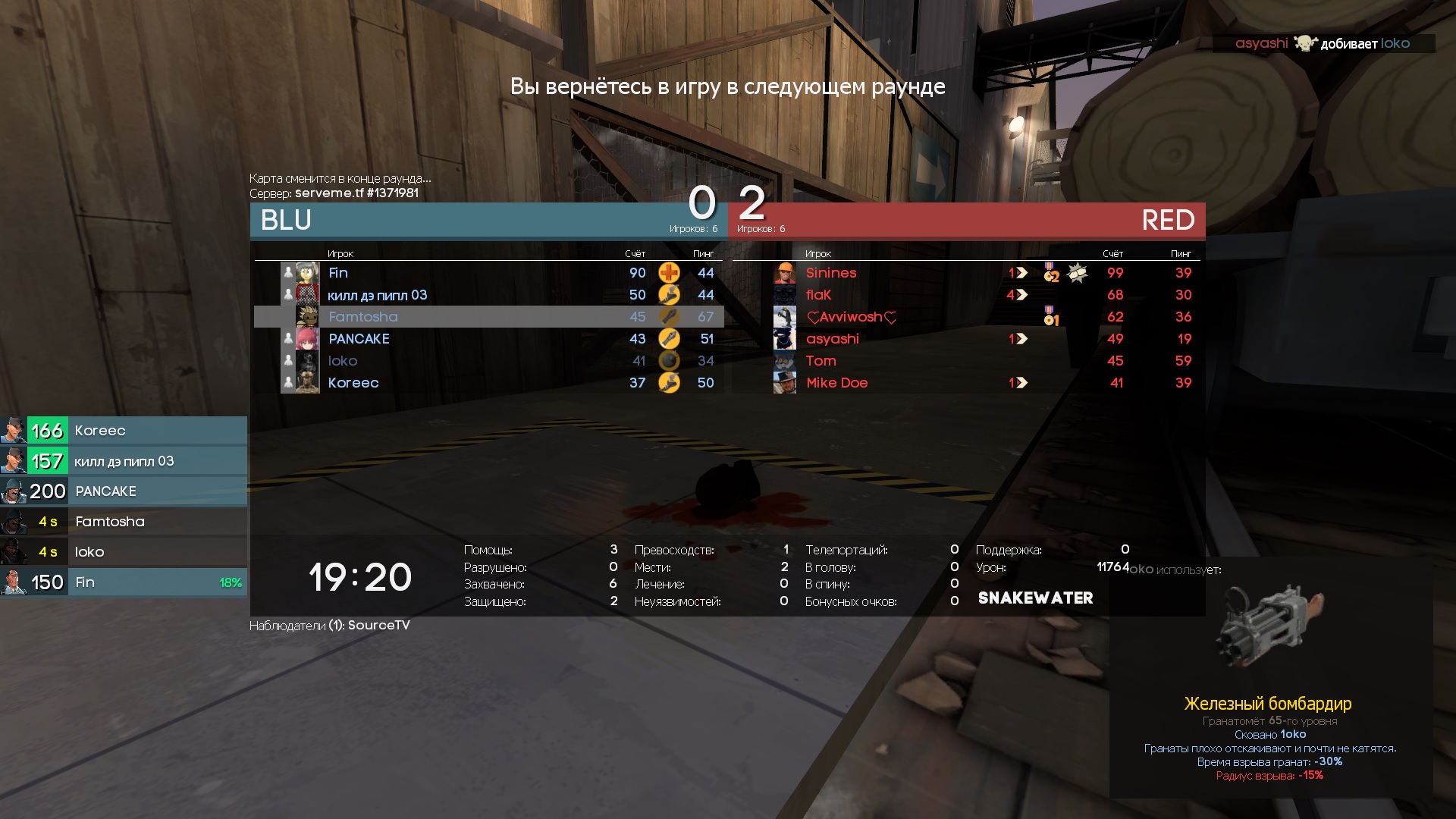The height and width of the screenshot is (819, 1456).
Task: Click Fin's row in the BLU scoreboard
Action: click(338, 273)
